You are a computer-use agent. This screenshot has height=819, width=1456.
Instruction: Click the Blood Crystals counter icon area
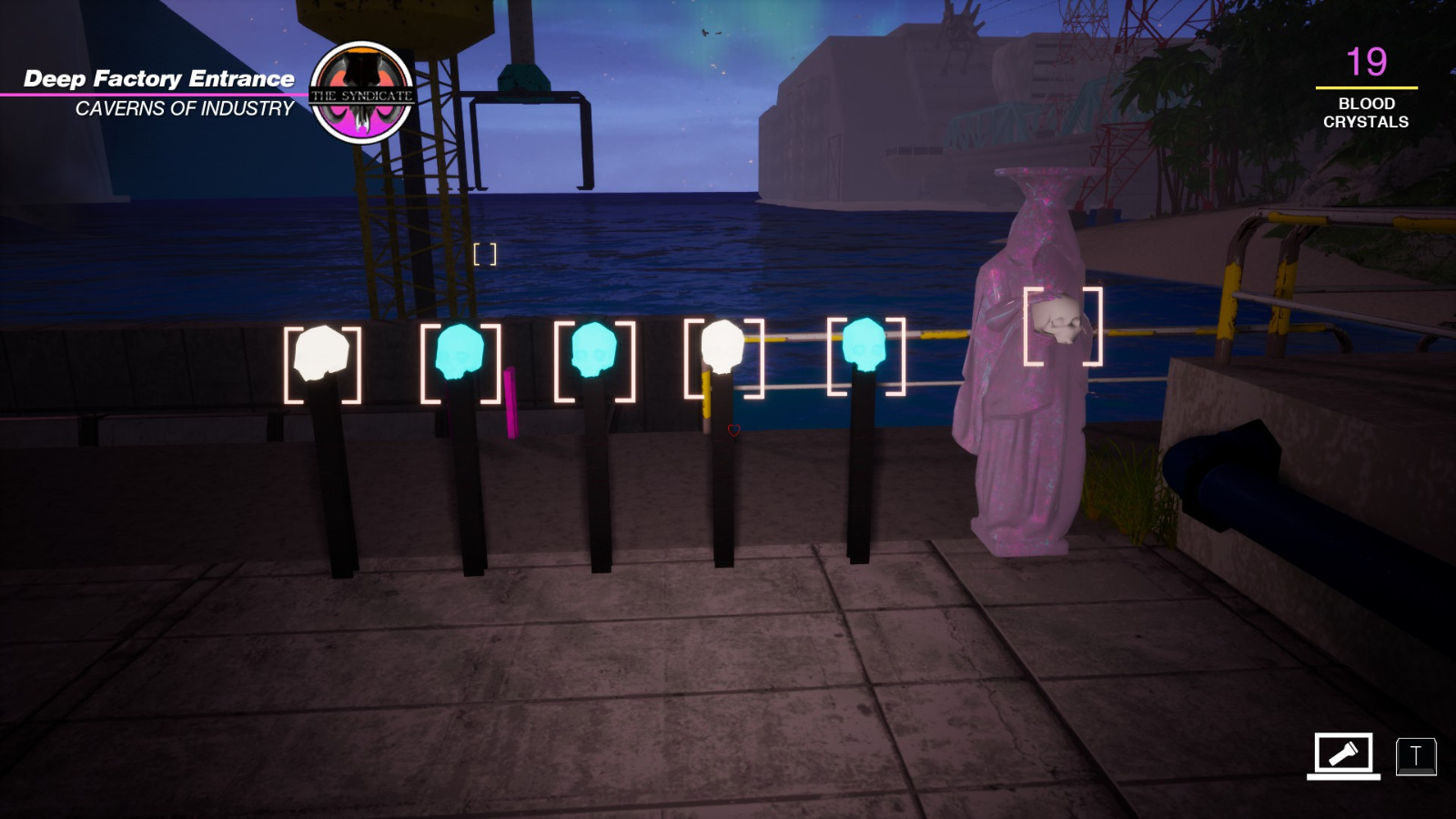tap(1367, 86)
